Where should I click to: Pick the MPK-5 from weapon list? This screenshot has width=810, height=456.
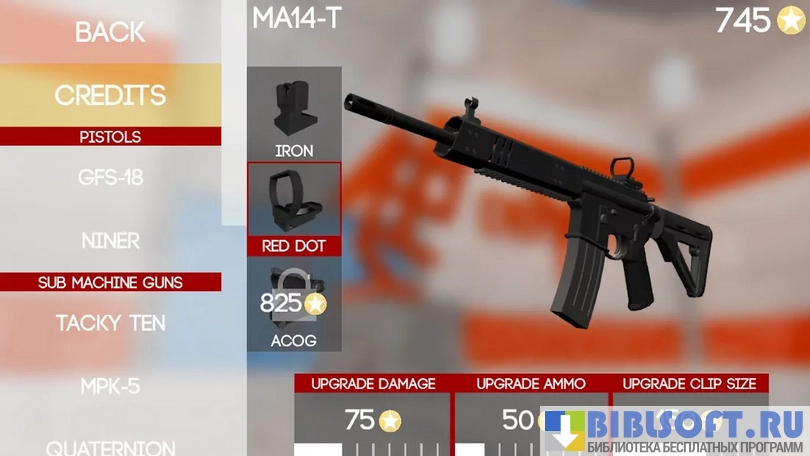pyautogui.click(x=110, y=387)
